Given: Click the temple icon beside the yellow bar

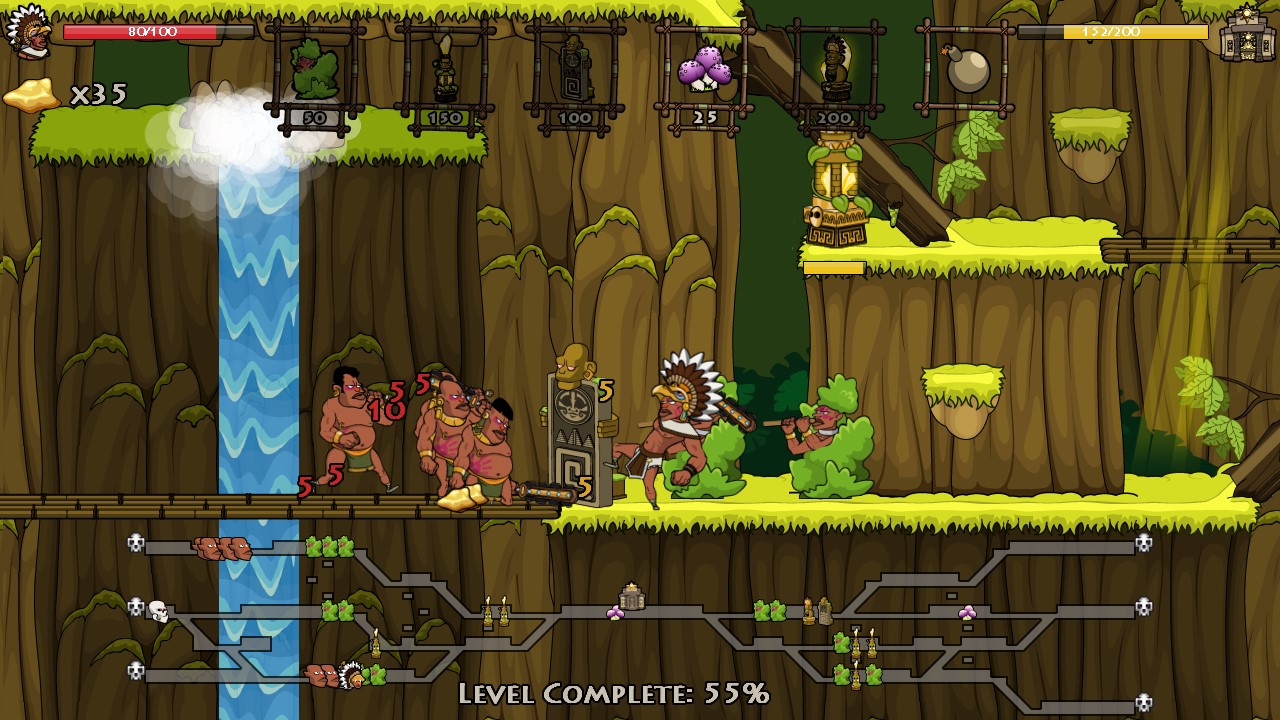Looking at the screenshot, I should tap(1245, 33).
